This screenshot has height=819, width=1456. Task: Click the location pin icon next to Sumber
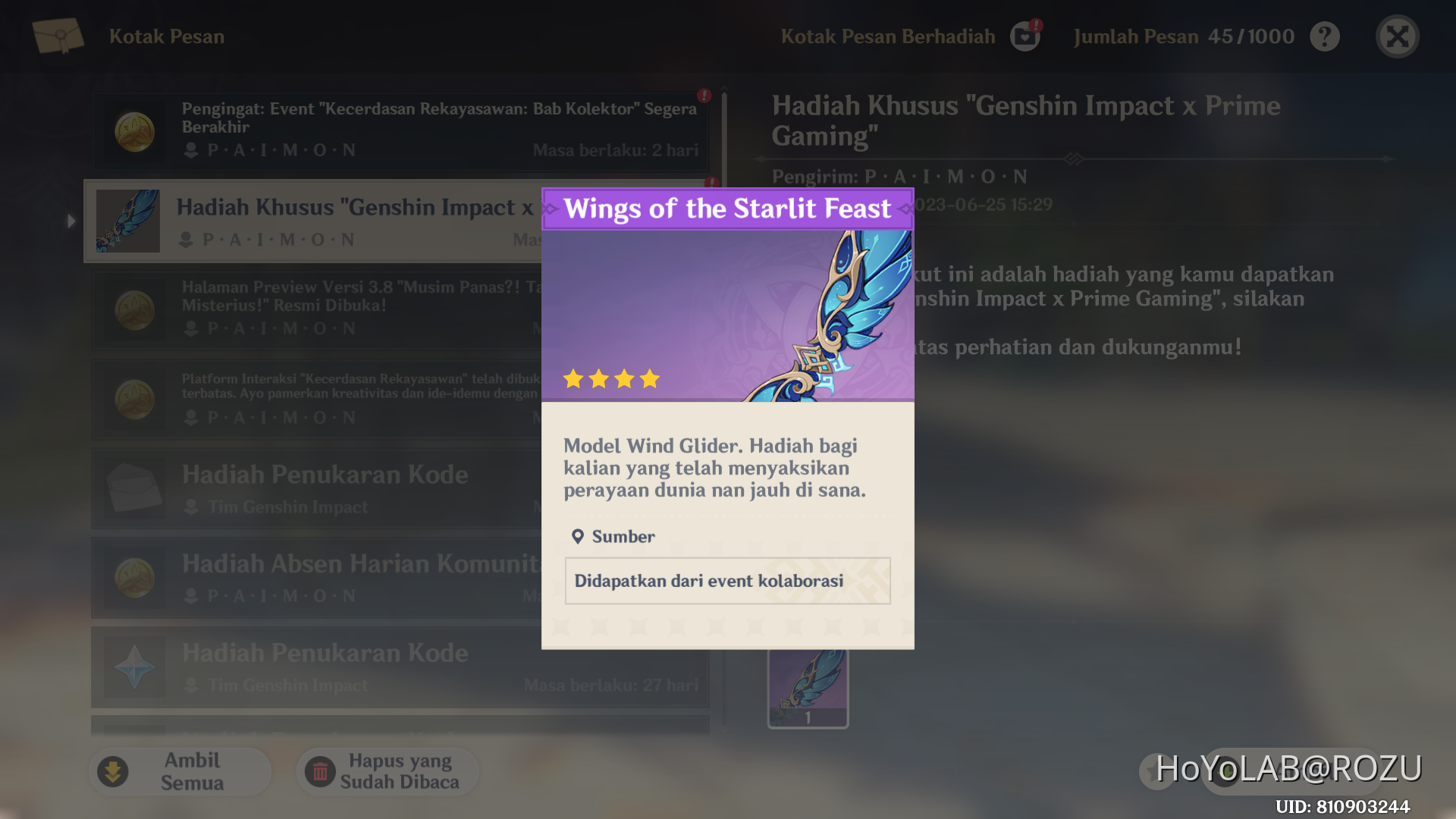[579, 536]
